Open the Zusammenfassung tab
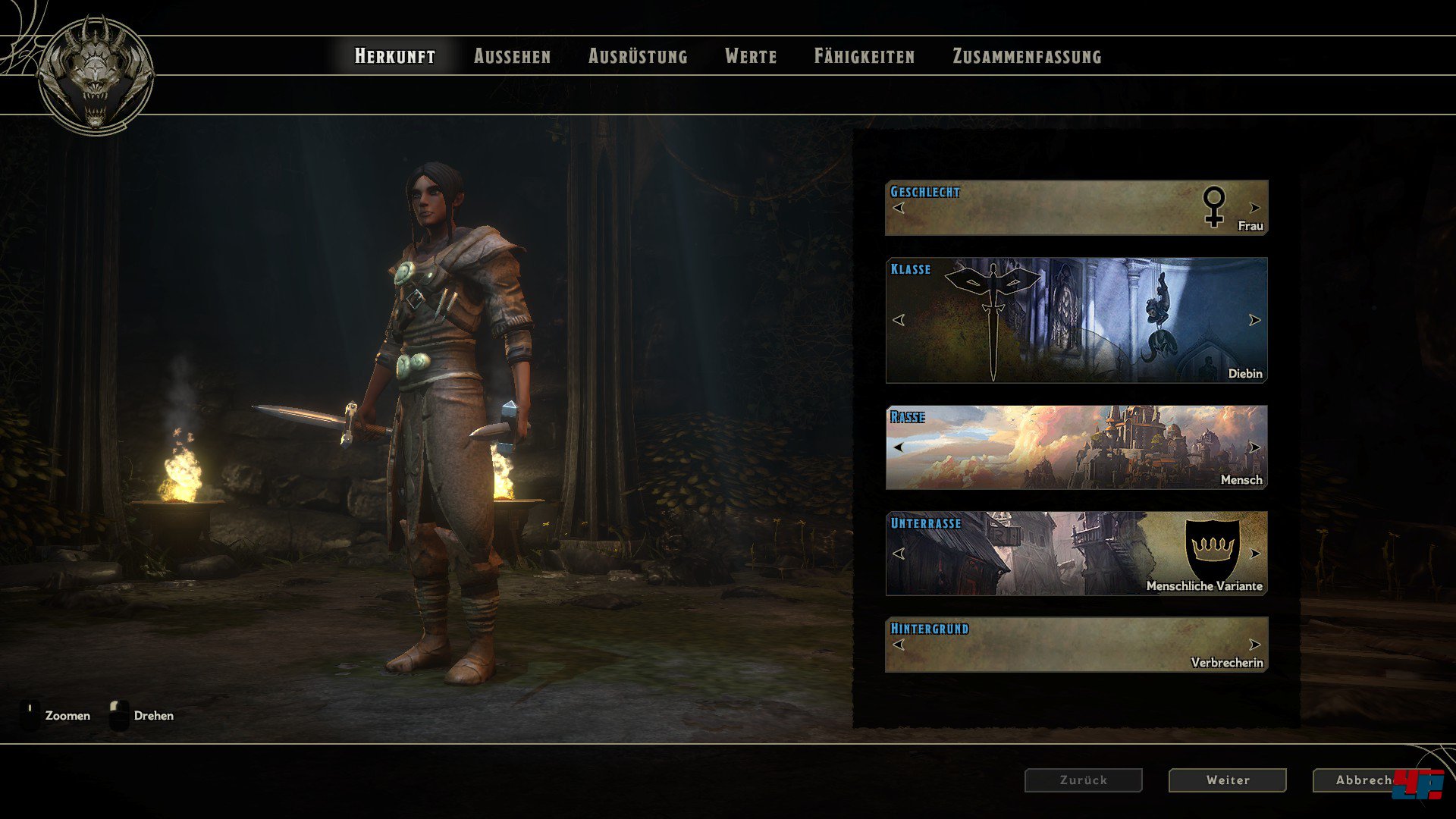The width and height of the screenshot is (1456, 819). click(x=1027, y=56)
